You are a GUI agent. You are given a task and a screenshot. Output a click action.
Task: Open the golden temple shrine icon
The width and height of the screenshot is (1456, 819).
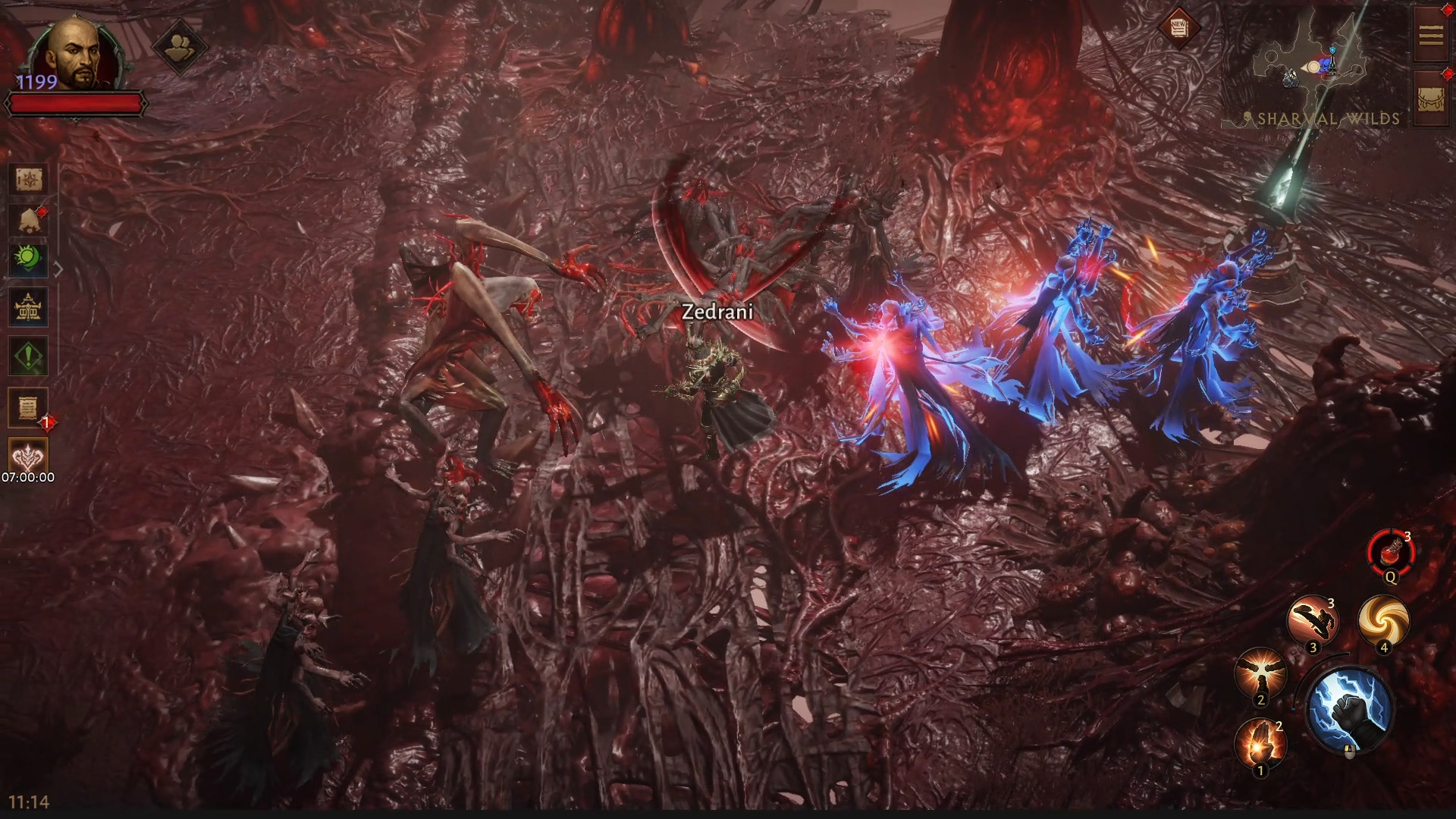[x=29, y=307]
